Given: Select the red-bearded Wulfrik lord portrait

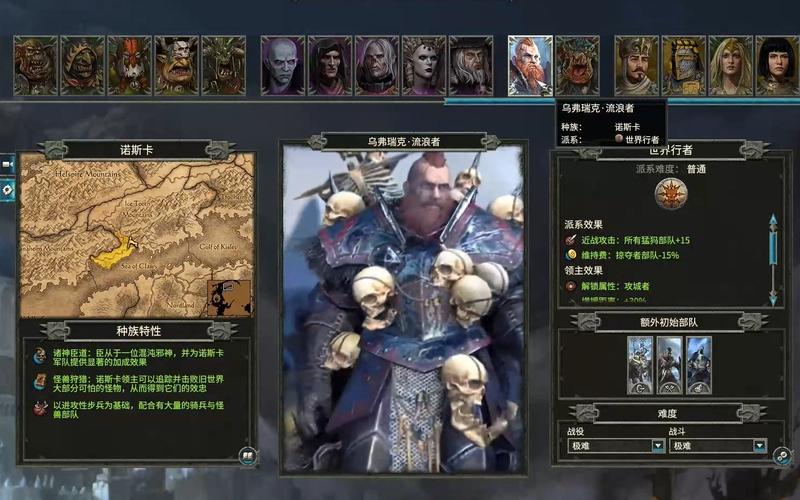Looking at the screenshot, I should tap(530, 66).
